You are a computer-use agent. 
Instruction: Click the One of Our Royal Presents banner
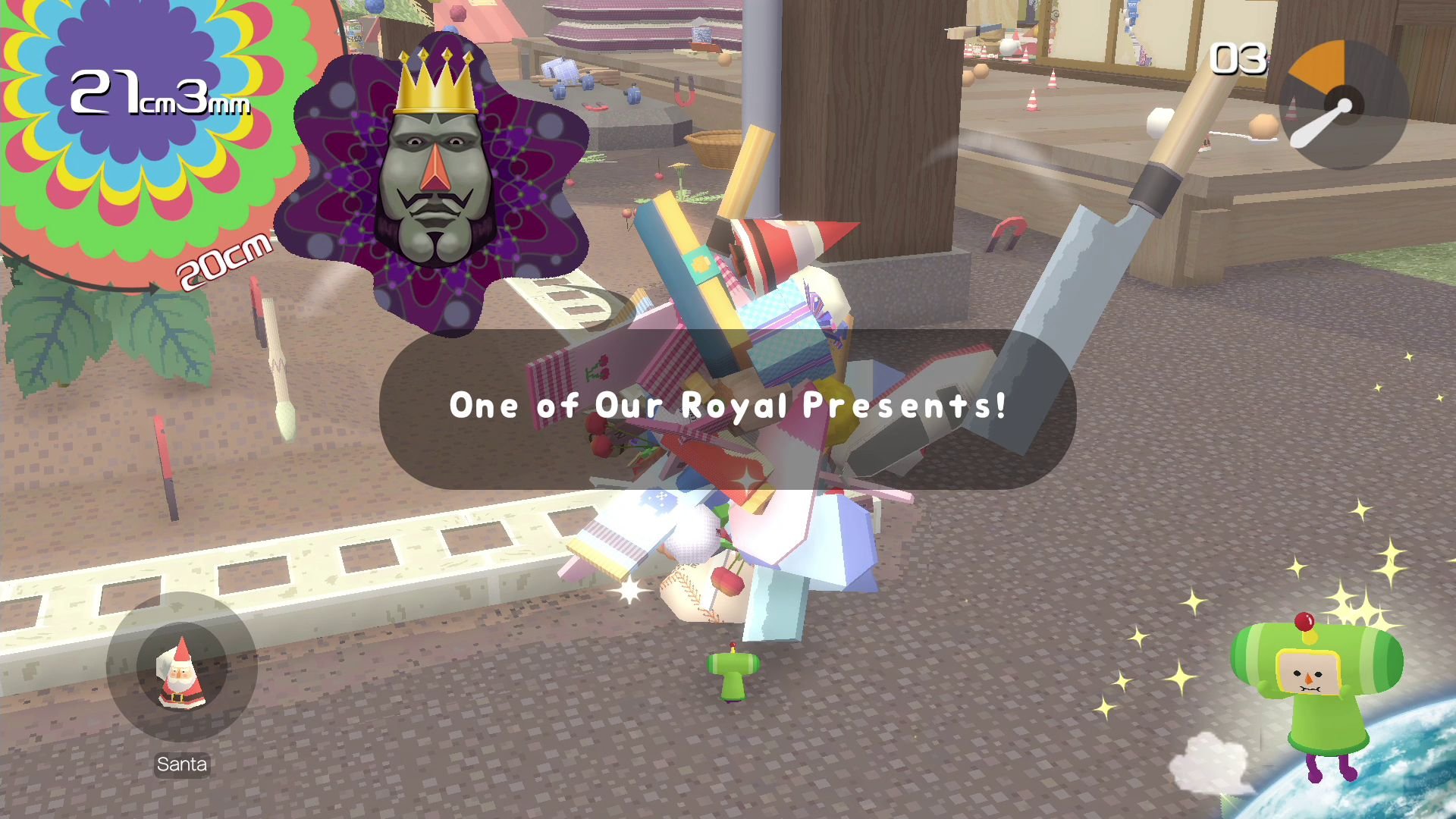pyautogui.click(x=728, y=407)
